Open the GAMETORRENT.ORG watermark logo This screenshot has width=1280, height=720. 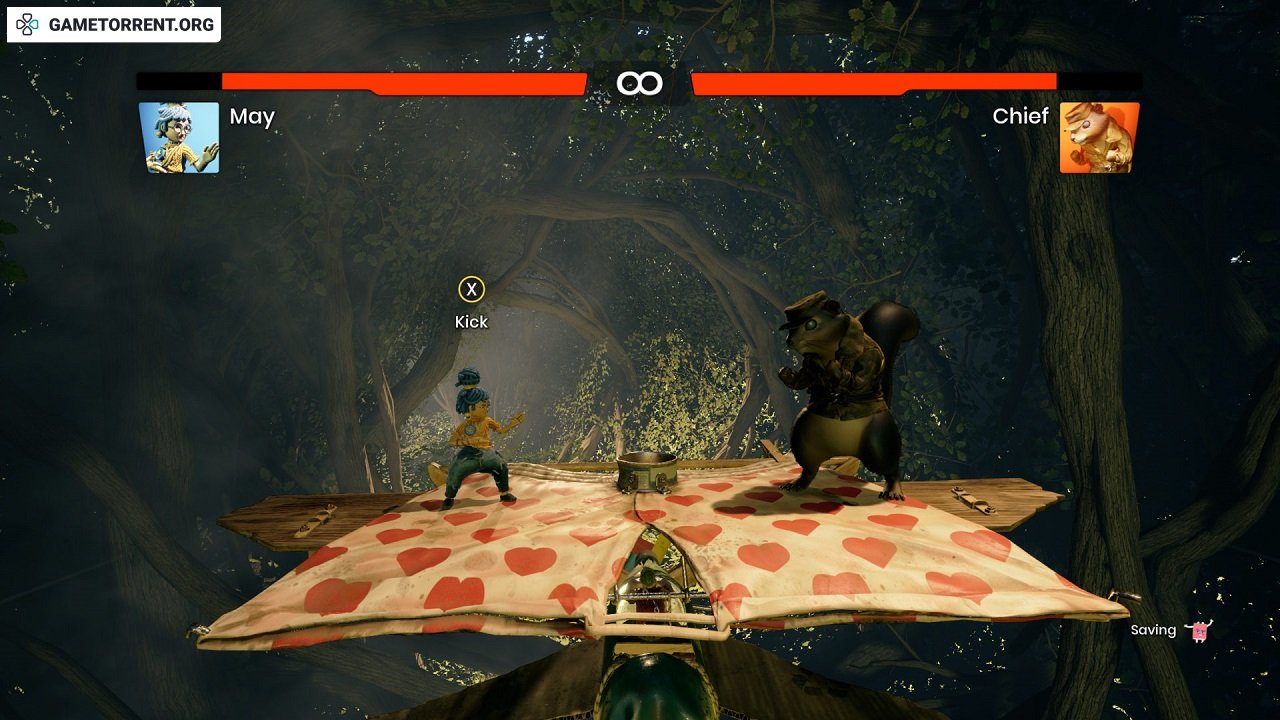[114, 25]
